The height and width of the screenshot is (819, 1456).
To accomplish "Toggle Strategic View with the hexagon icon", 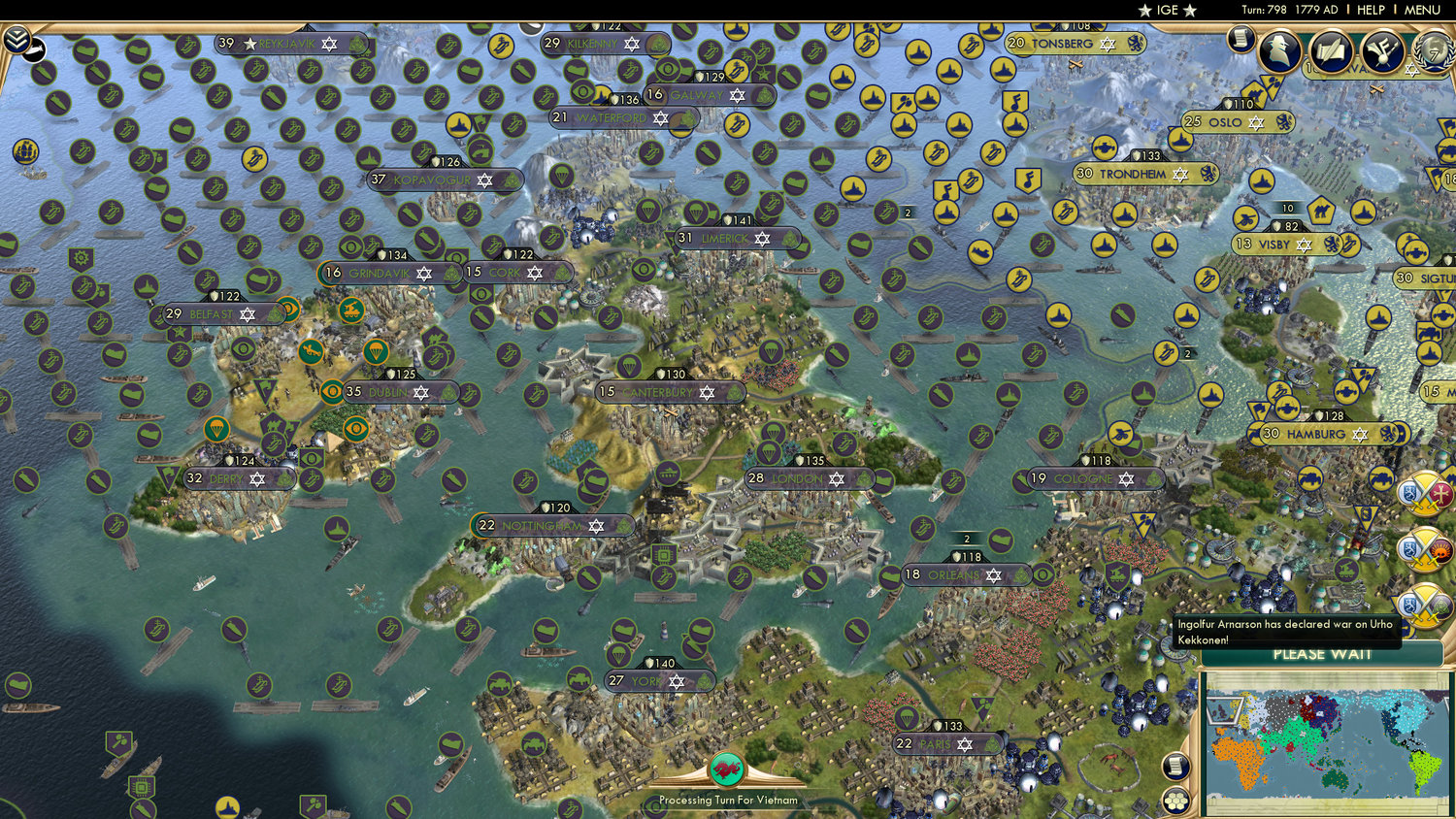I will (x=1176, y=802).
